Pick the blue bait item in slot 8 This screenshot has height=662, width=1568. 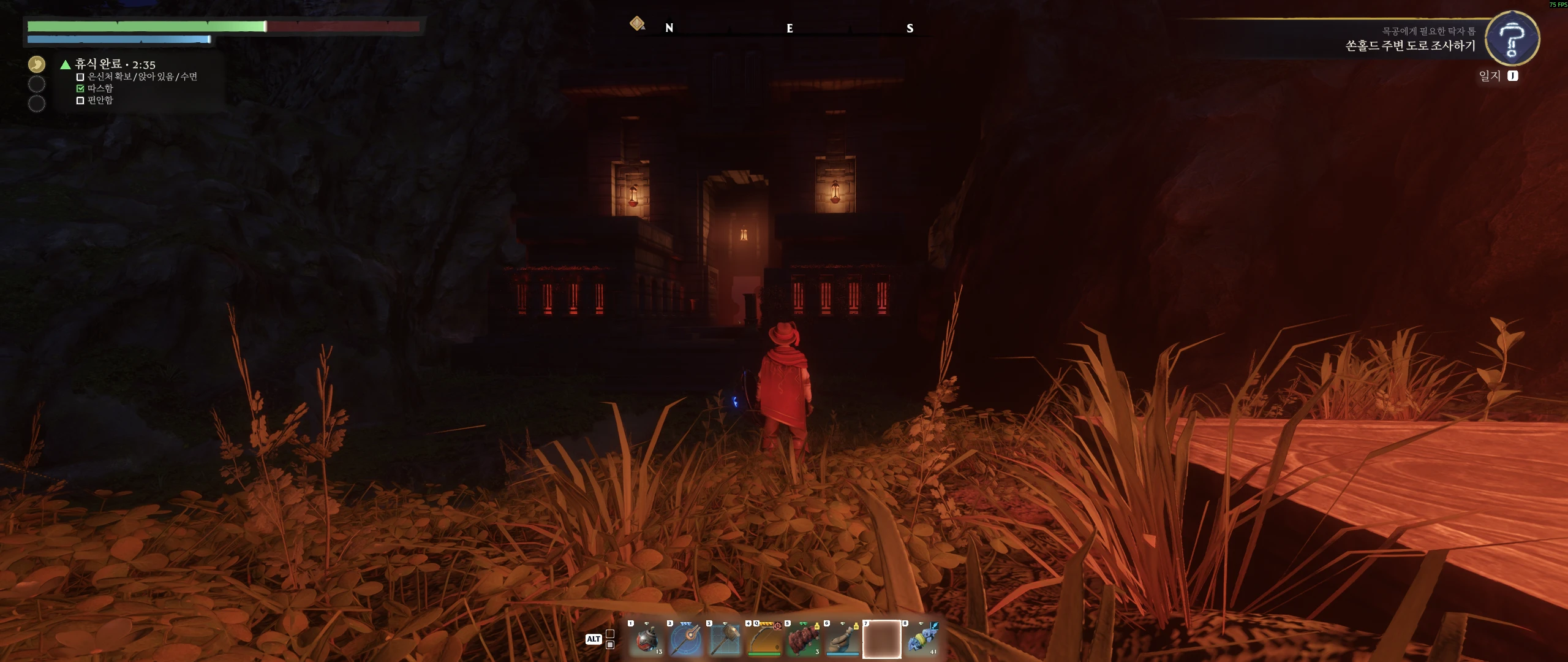click(x=921, y=639)
